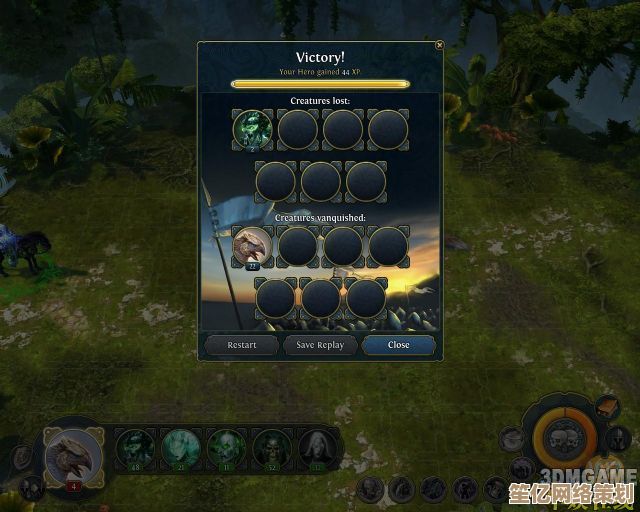640x512 pixels.
Task: Save Replay of this battle
Action: tap(320, 345)
